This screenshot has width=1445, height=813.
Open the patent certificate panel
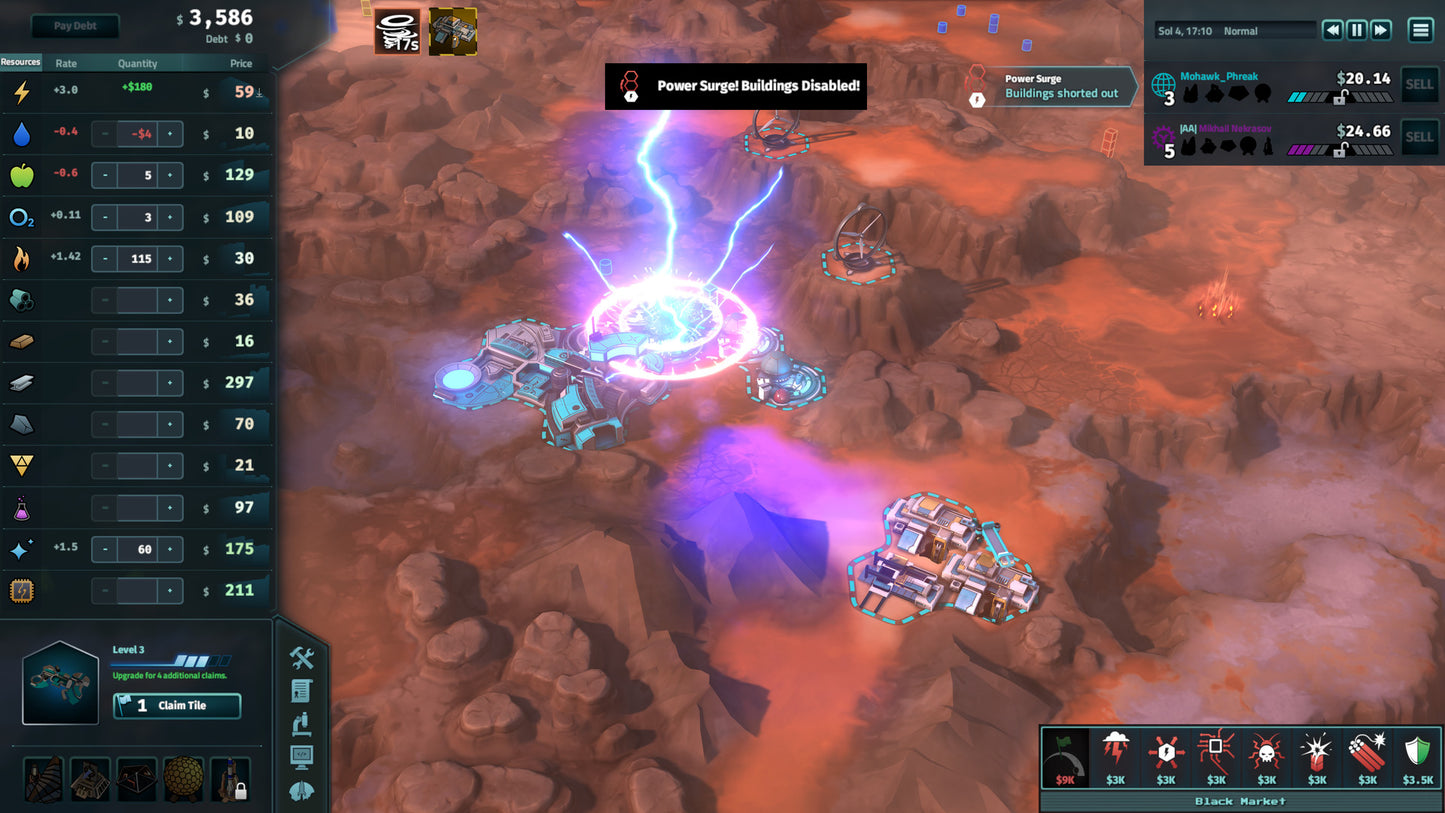pos(302,690)
